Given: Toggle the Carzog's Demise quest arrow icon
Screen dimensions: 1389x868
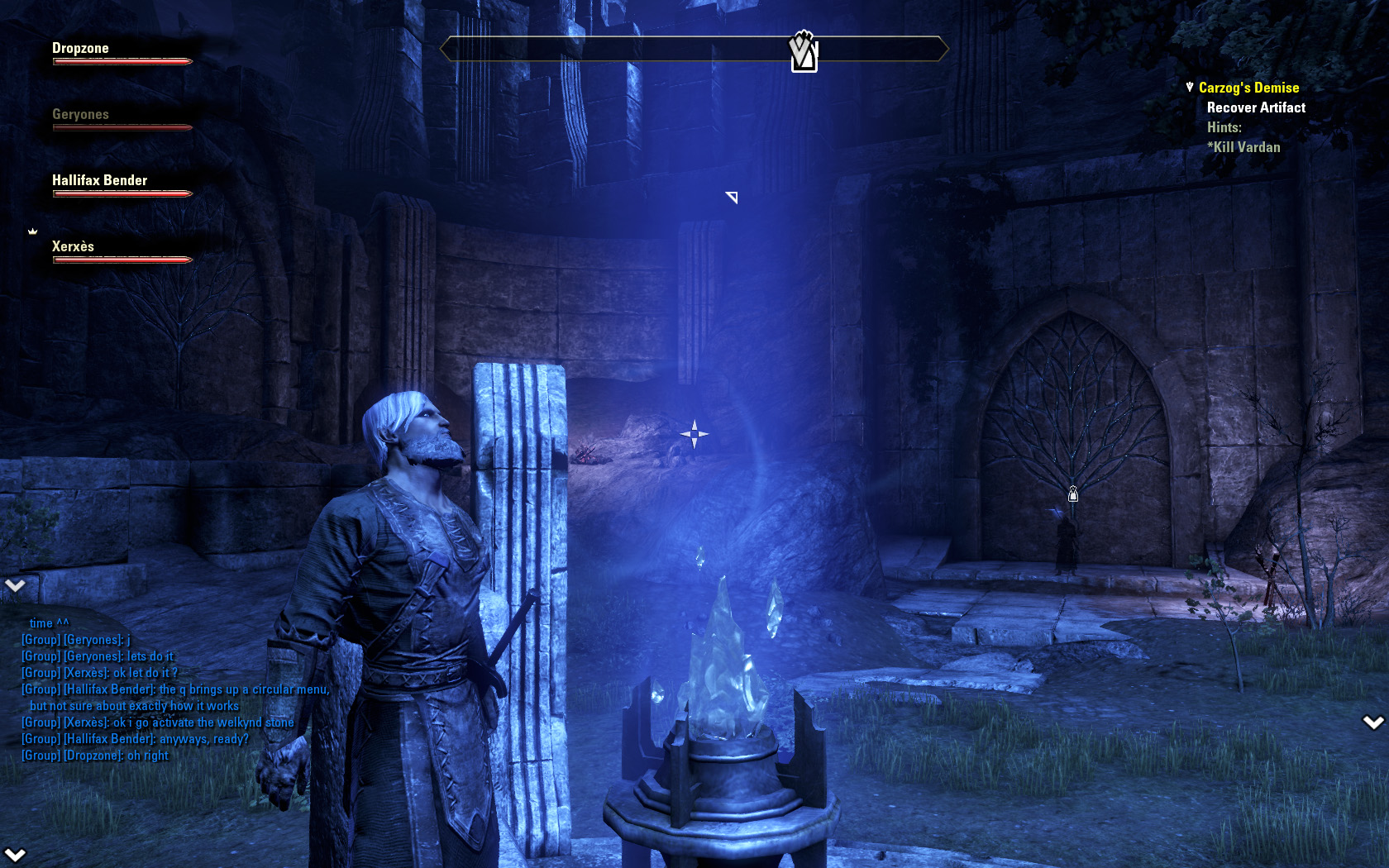Looking at the screenshot, I should (1190, 87).
